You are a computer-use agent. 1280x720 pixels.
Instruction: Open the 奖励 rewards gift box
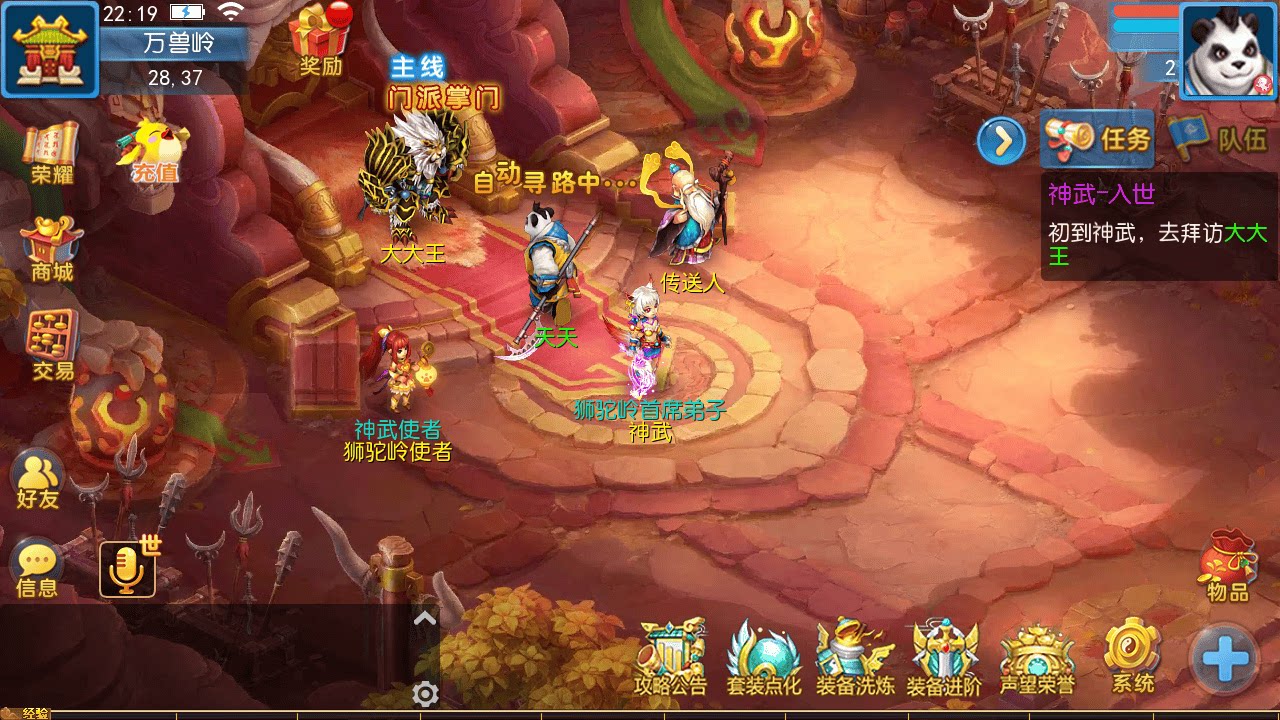click(316, 36)
